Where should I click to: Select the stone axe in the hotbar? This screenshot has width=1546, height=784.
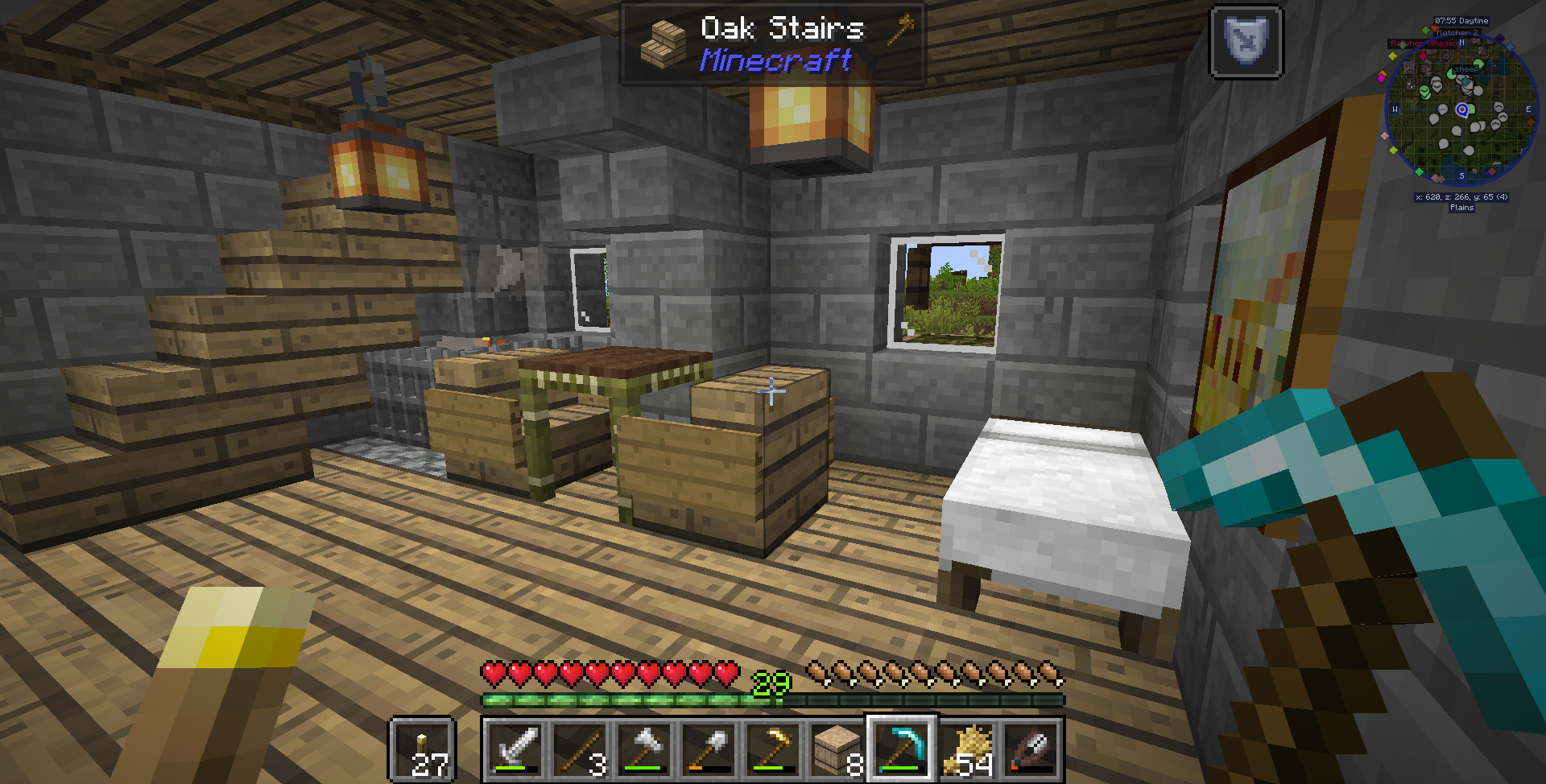click(643, 749)
